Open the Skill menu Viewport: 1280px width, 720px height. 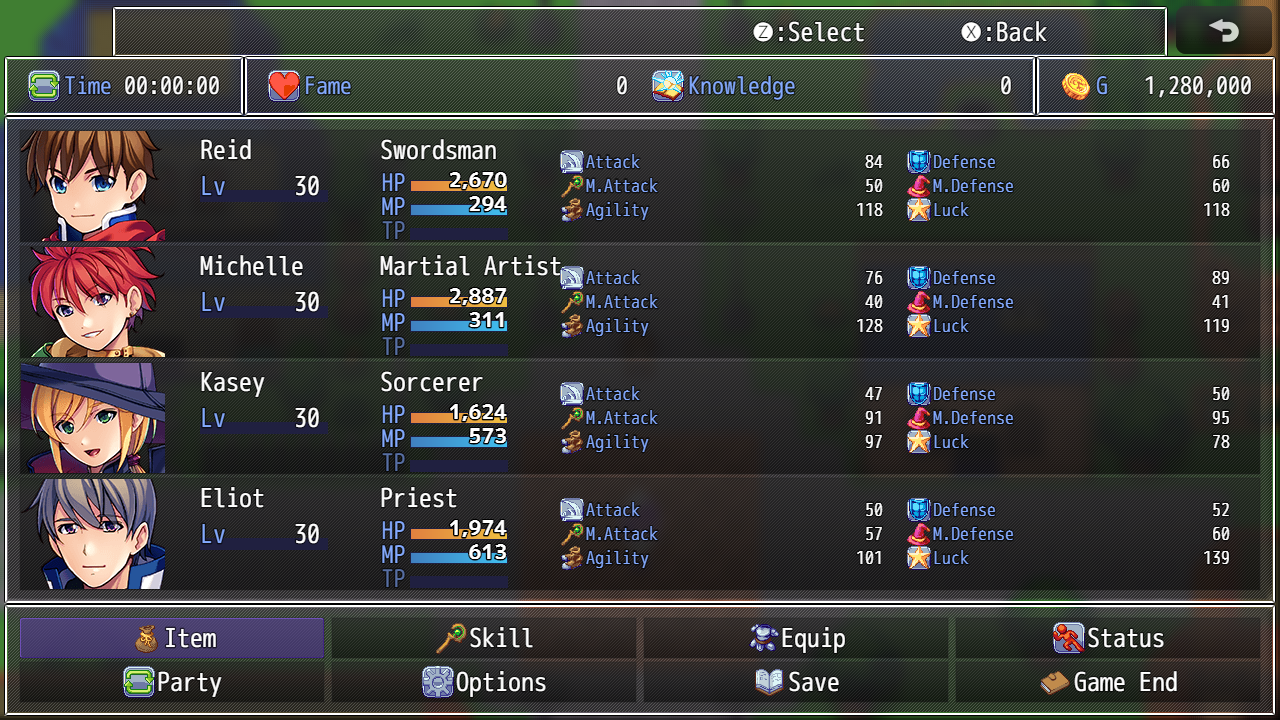coord(484,638)
